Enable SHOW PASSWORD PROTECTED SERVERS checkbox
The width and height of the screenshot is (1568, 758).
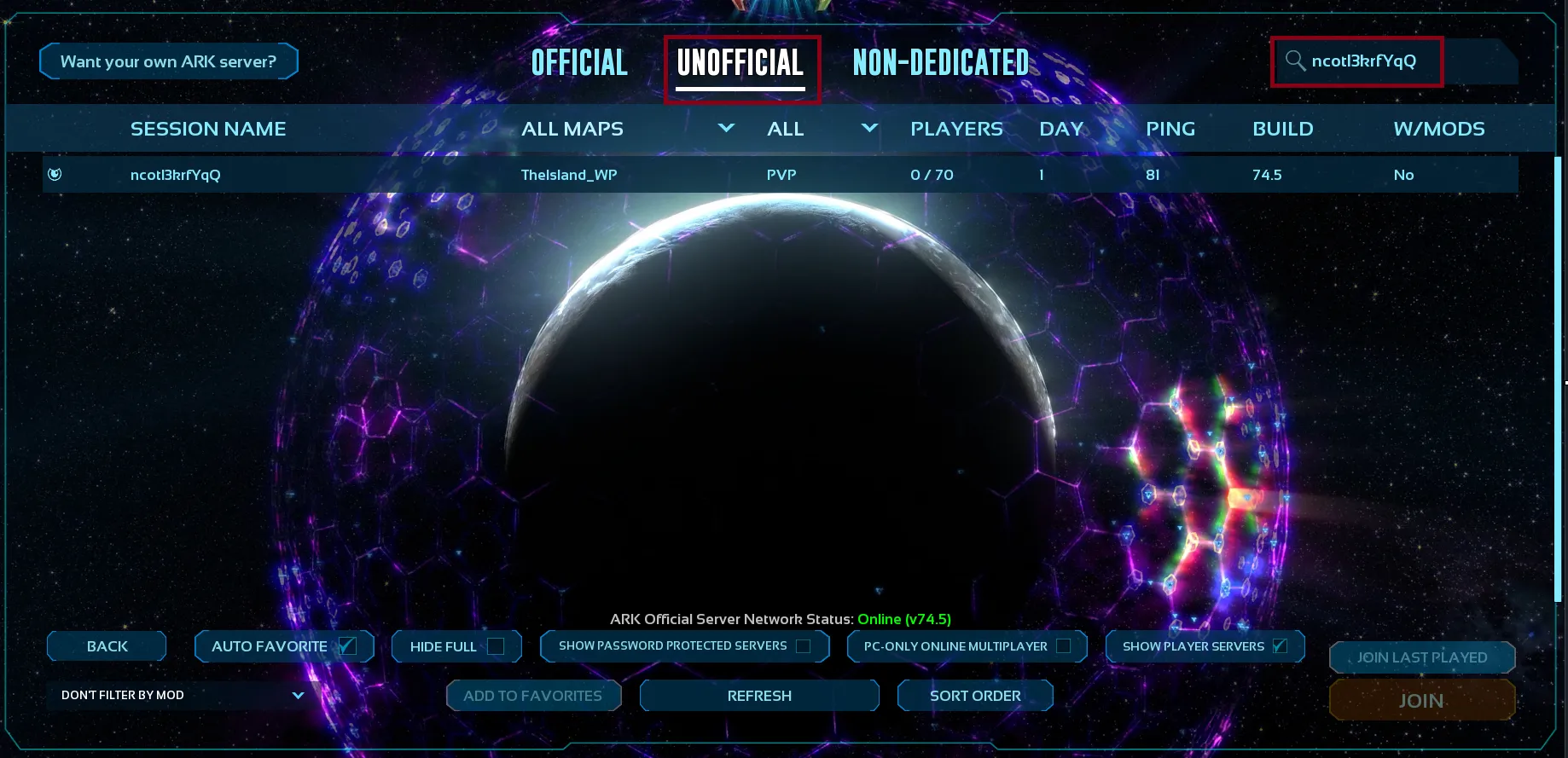pos(802,646)
